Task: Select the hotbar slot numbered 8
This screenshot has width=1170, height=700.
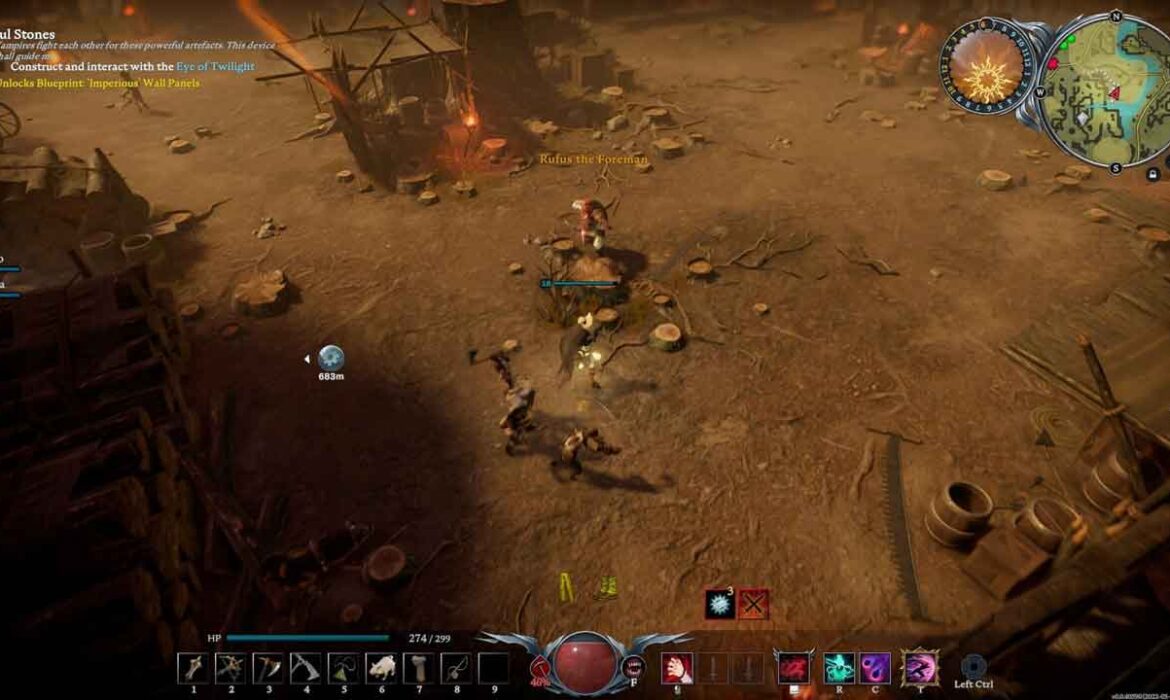Action: pyautogui.click(x=456, y=667)
